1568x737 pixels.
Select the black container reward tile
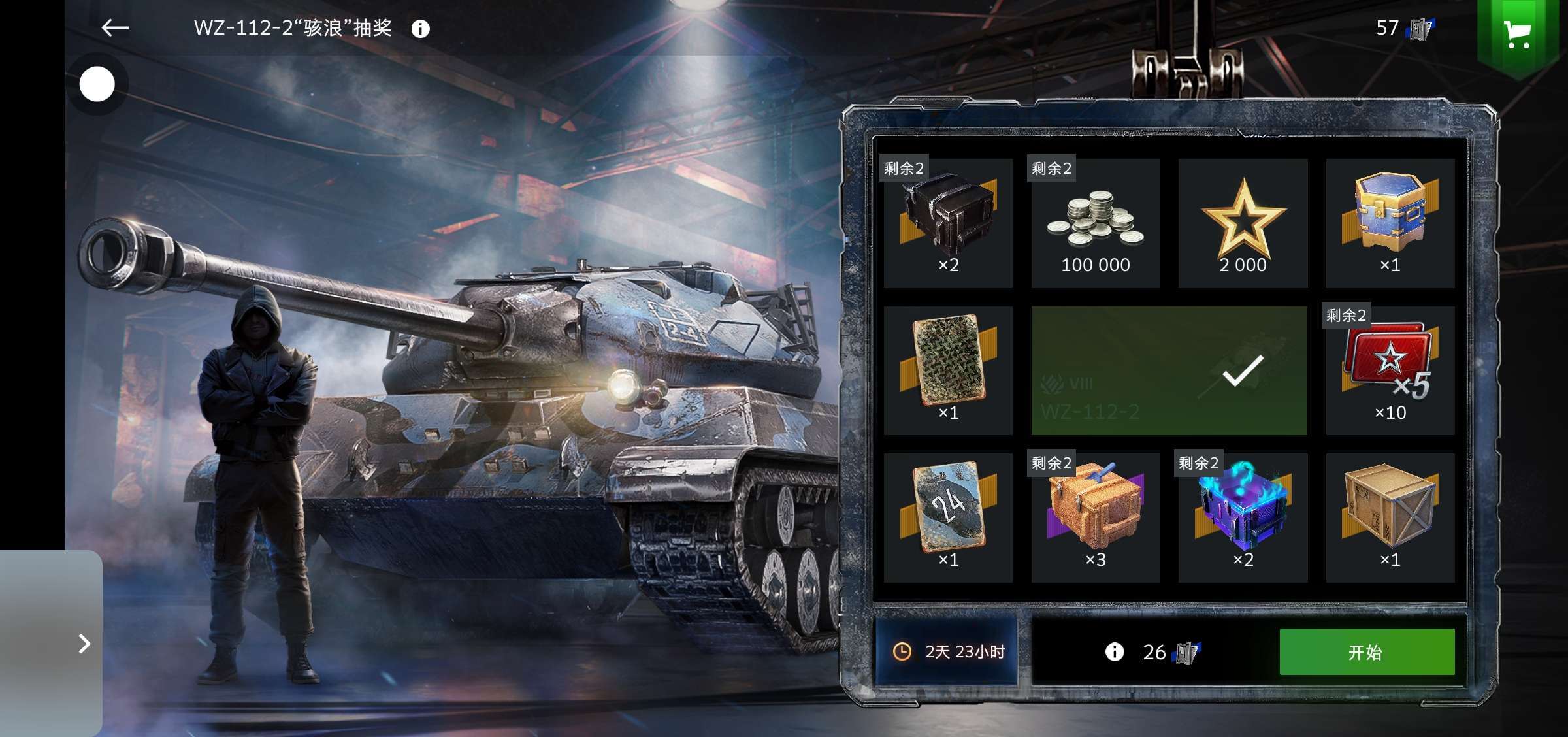(948, 223)
